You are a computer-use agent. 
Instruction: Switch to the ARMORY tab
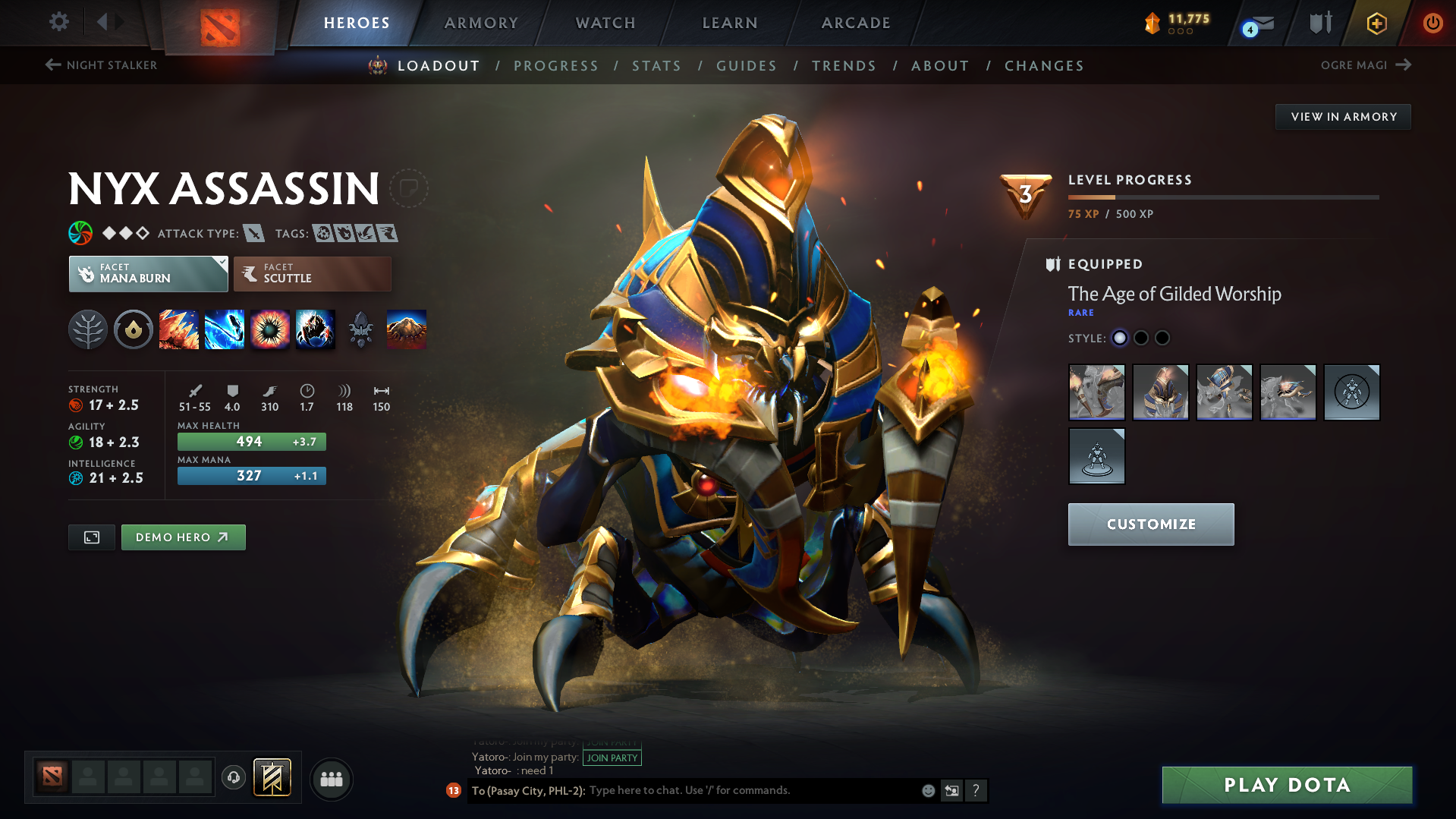[481, 22]
